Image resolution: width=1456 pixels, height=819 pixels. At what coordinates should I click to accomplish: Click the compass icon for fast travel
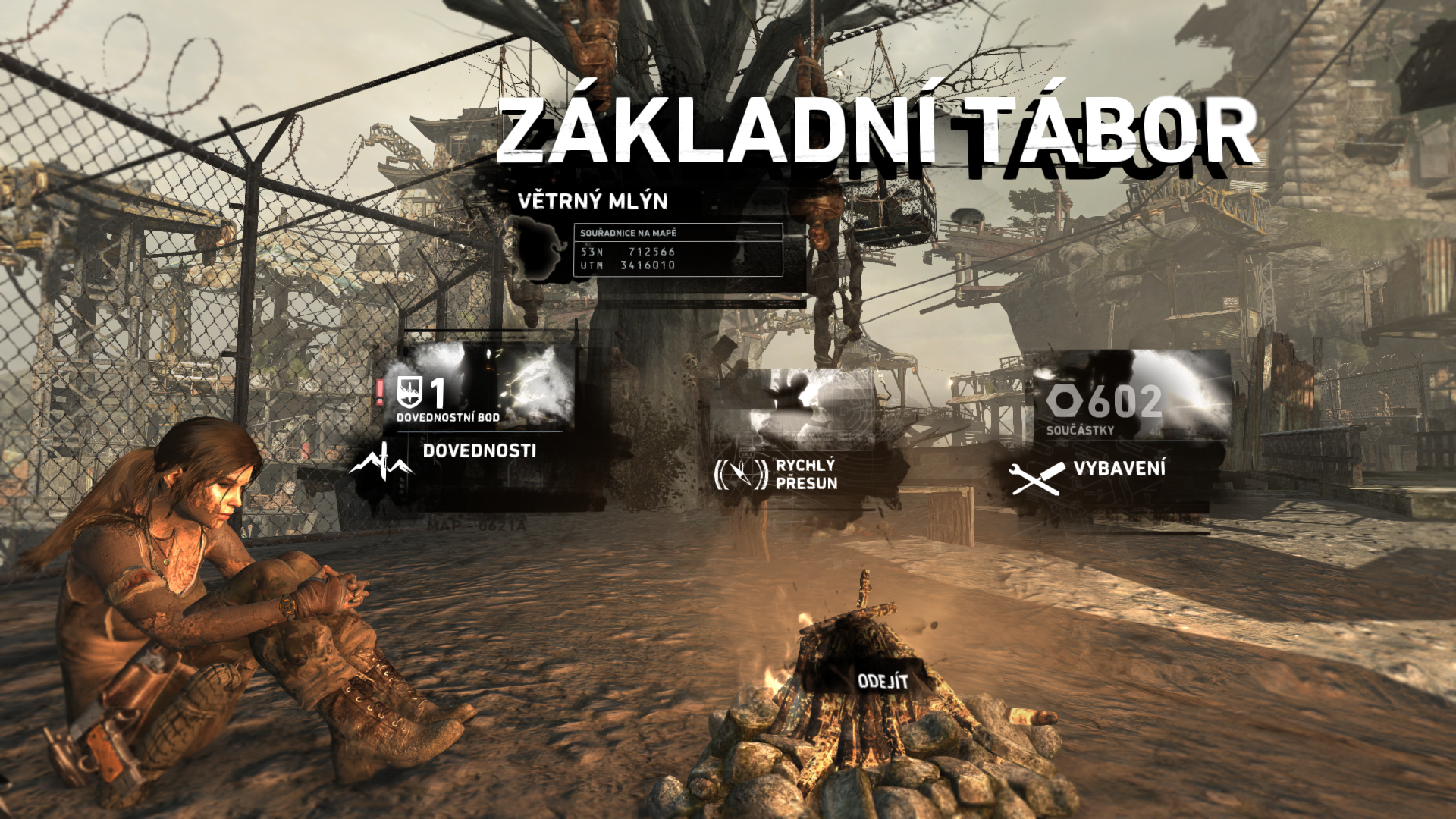[x=741, y=475]
